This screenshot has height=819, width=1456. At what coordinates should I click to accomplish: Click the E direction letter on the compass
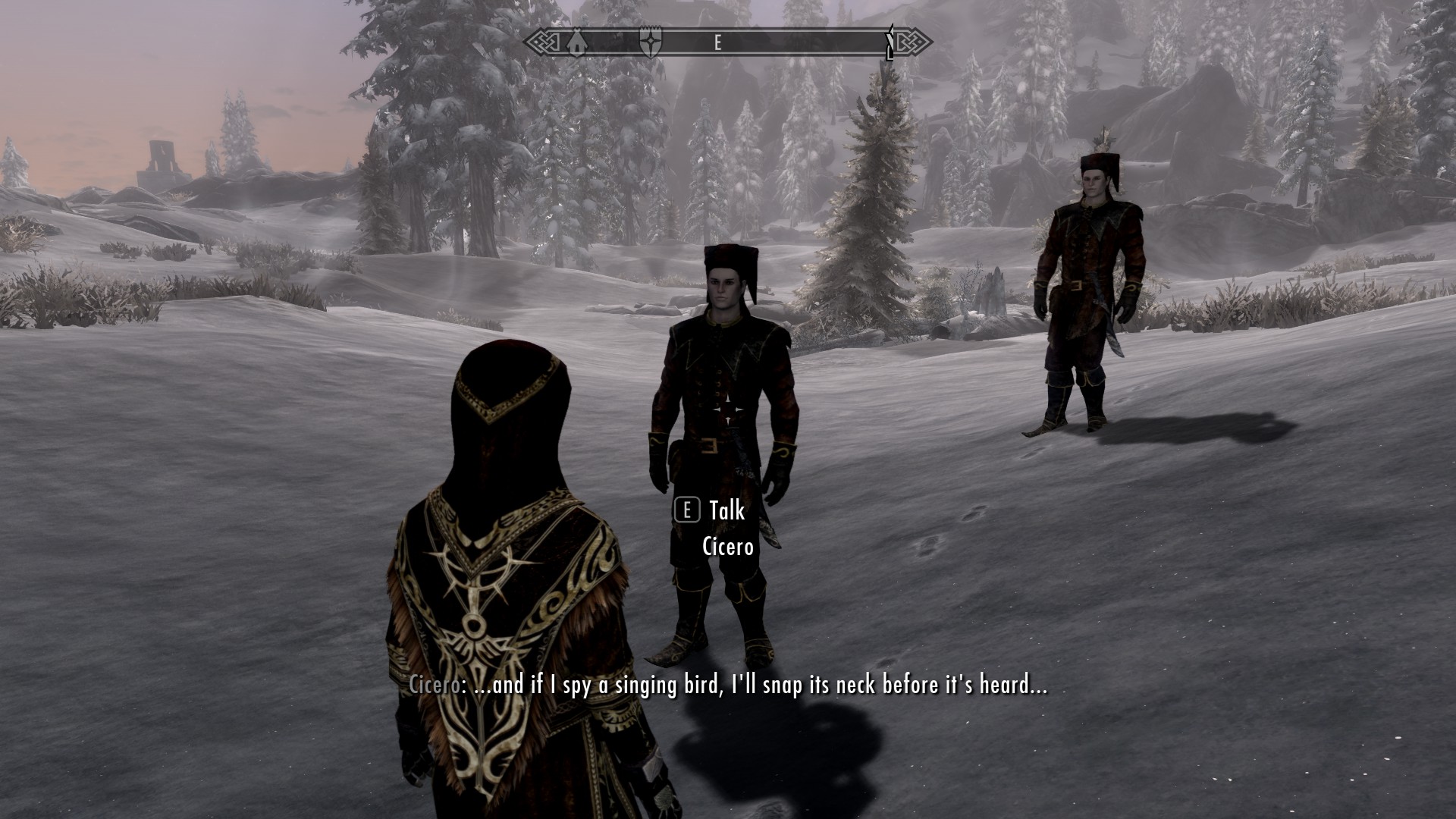click(717, 42)
